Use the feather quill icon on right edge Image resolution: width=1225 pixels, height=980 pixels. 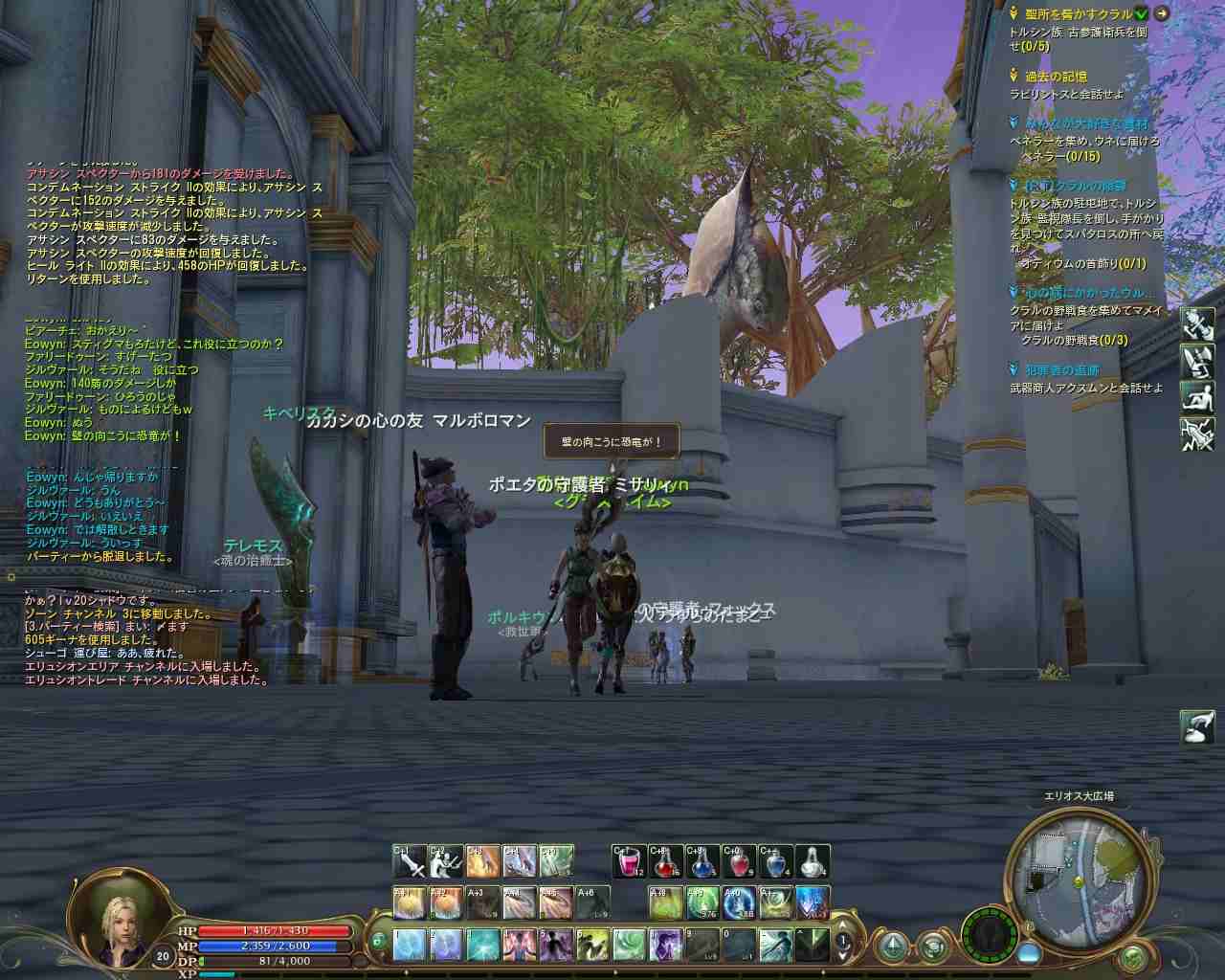coord(1196,726)
